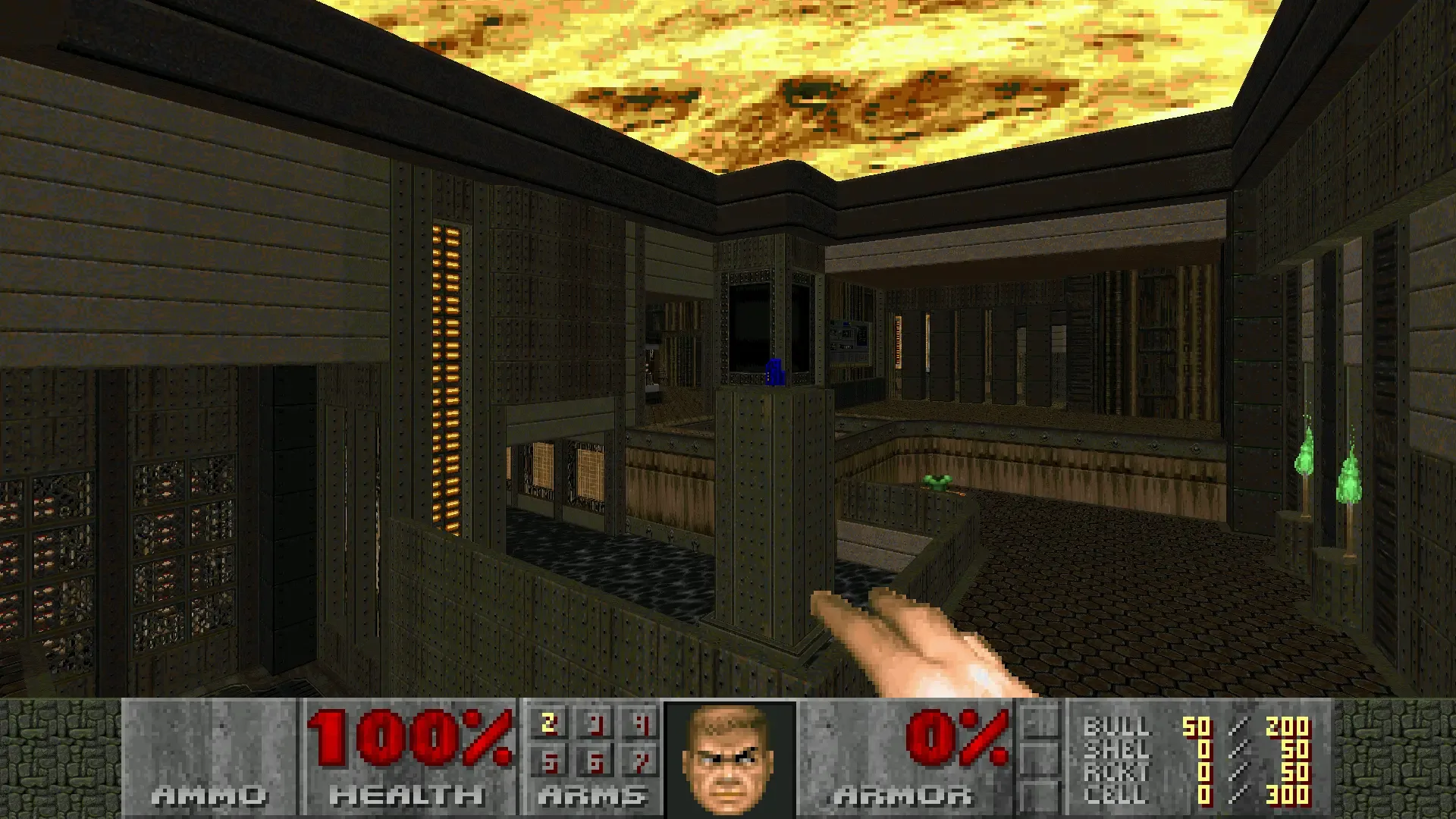Click the CELL ammo counter

pos(1203,795)
